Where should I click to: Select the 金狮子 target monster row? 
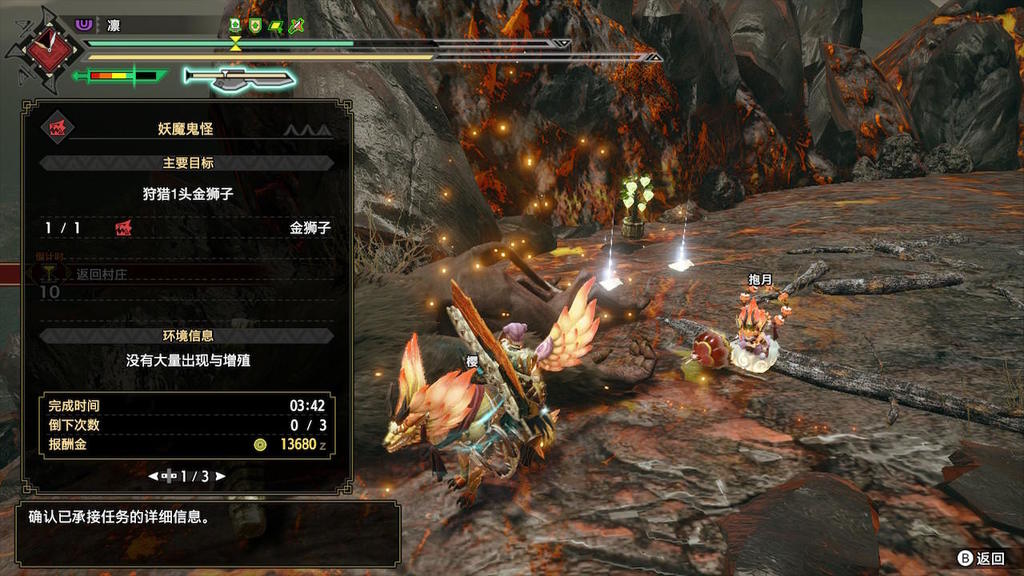[x=187, y=228]
